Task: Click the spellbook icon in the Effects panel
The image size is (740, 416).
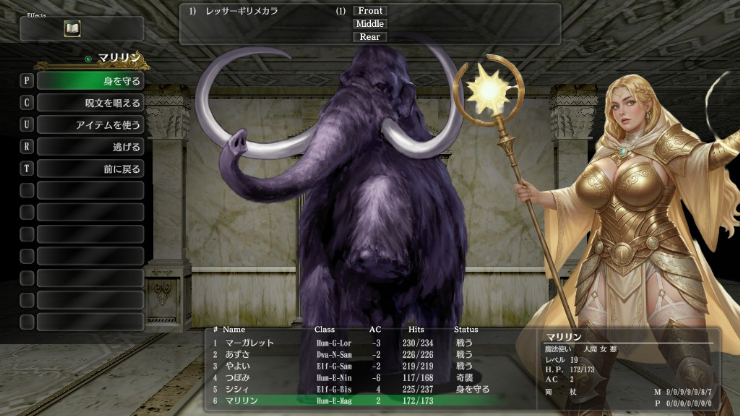Action: (72, 28)
